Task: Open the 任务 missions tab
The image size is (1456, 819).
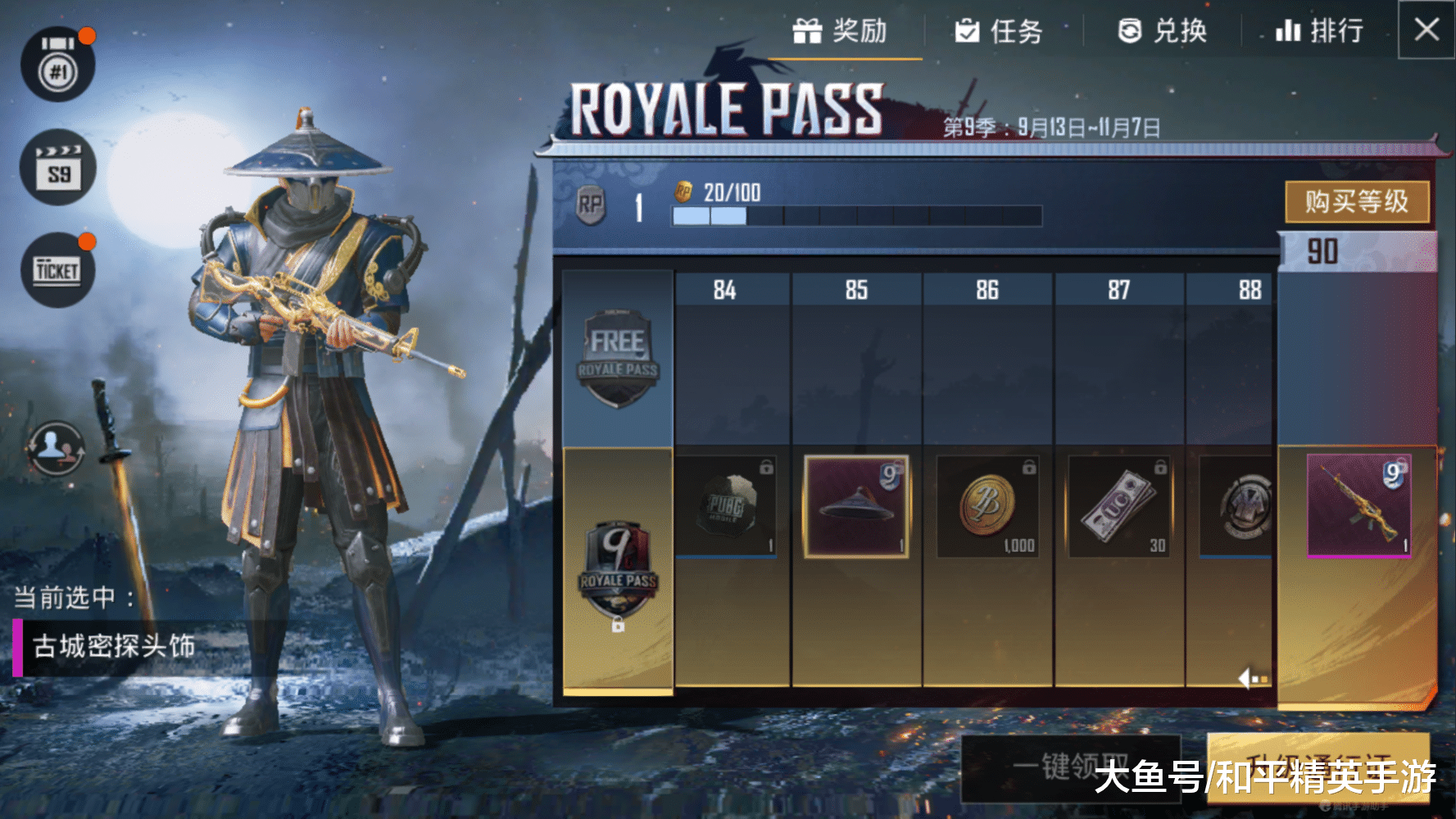Action: (999, 32)
